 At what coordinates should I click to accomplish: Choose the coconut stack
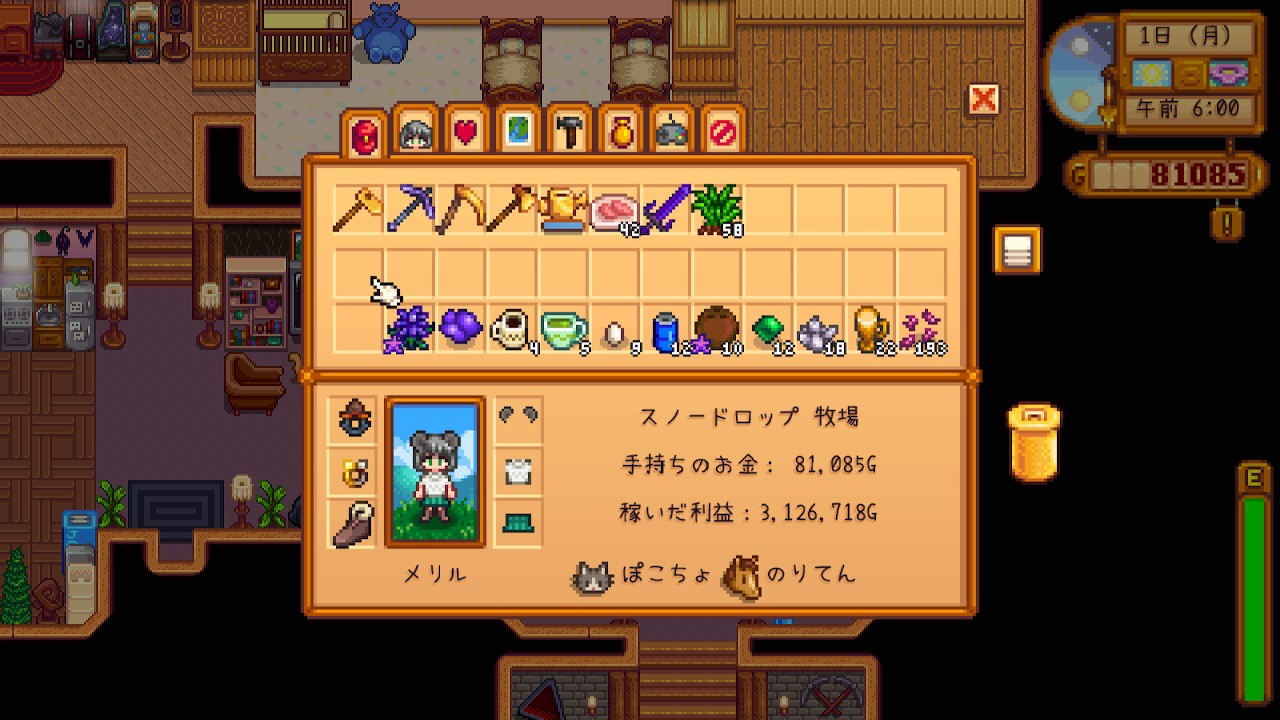click(x=717, y=329)
